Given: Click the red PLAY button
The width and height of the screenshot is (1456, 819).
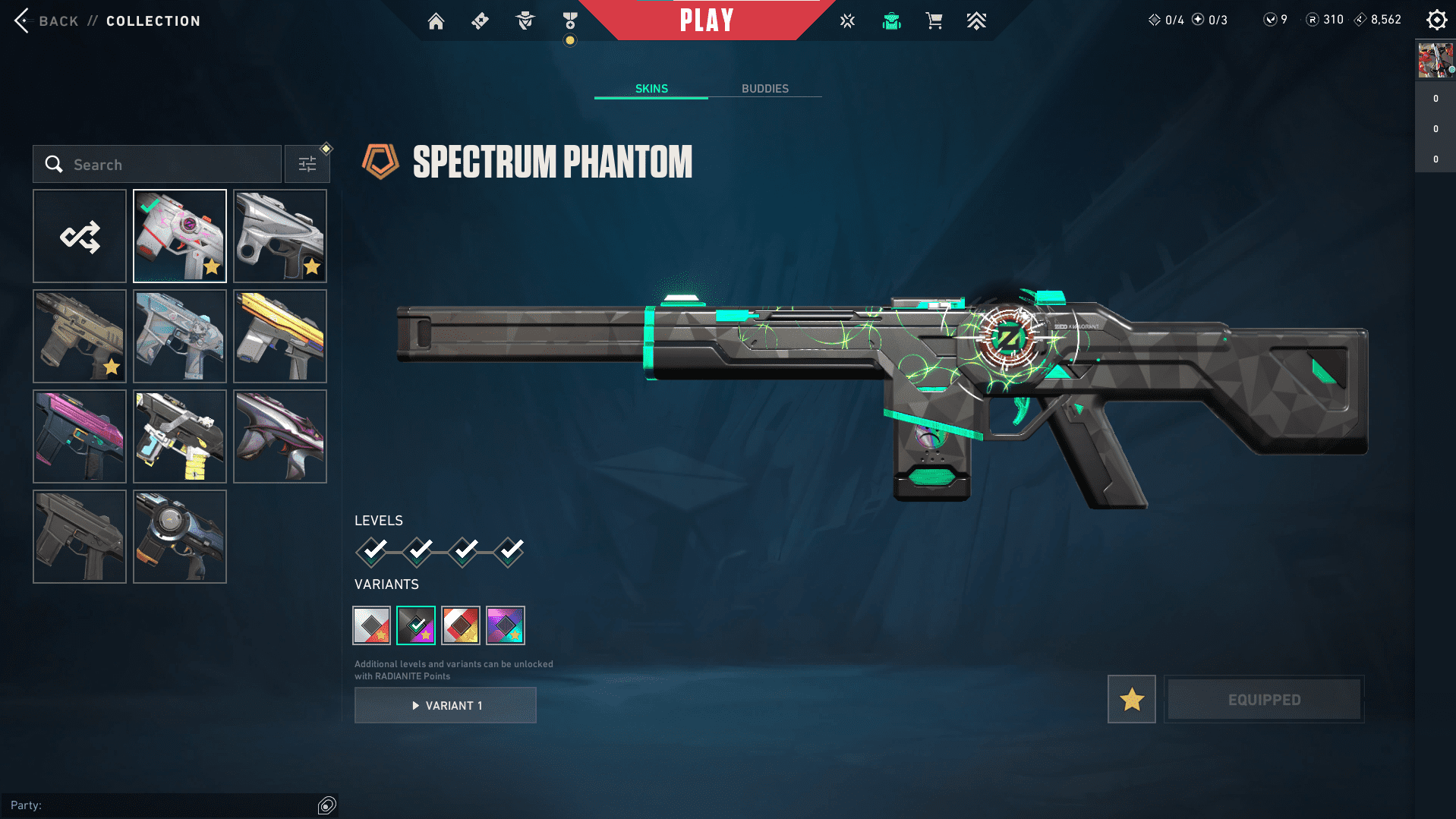Looking at the screenshot, I should point(706,20).
